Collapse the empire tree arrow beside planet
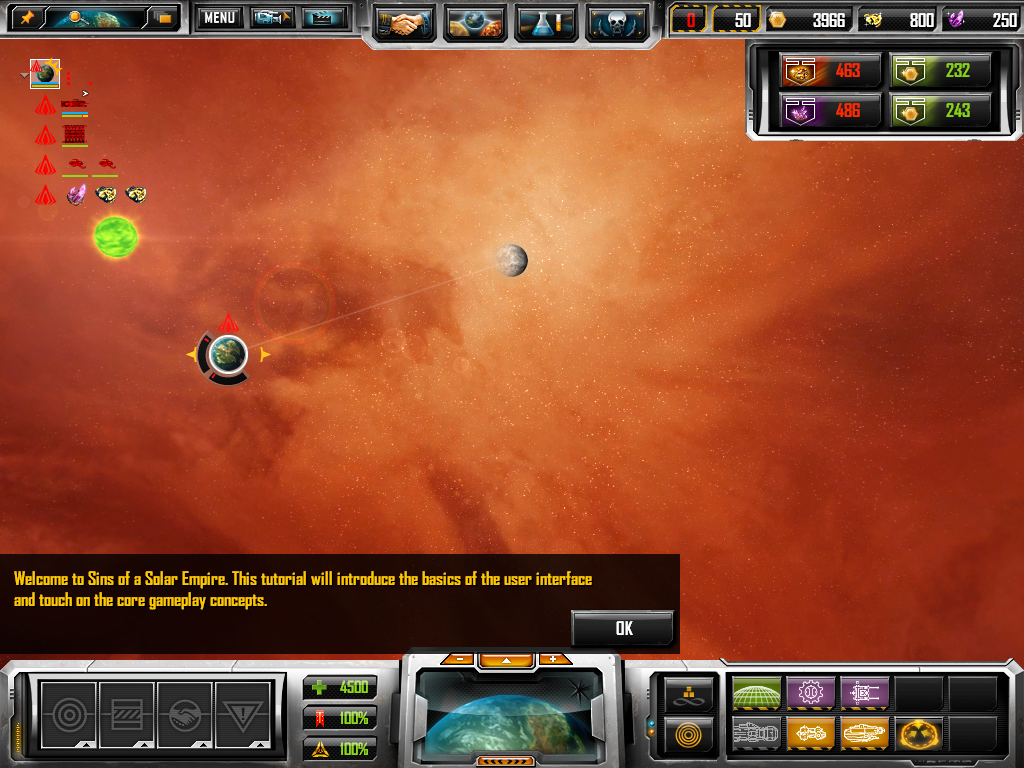This screenshot has width=1024, height=768. point(24,75)
